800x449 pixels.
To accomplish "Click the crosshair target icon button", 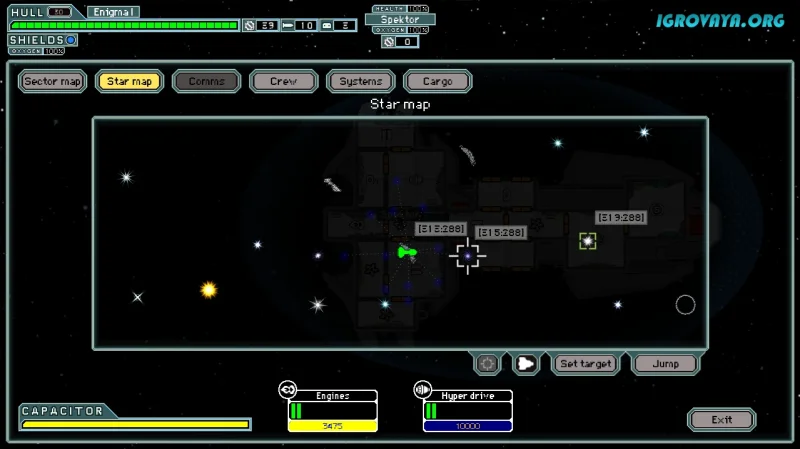I will pyautogui.click(x=488, y=364).
